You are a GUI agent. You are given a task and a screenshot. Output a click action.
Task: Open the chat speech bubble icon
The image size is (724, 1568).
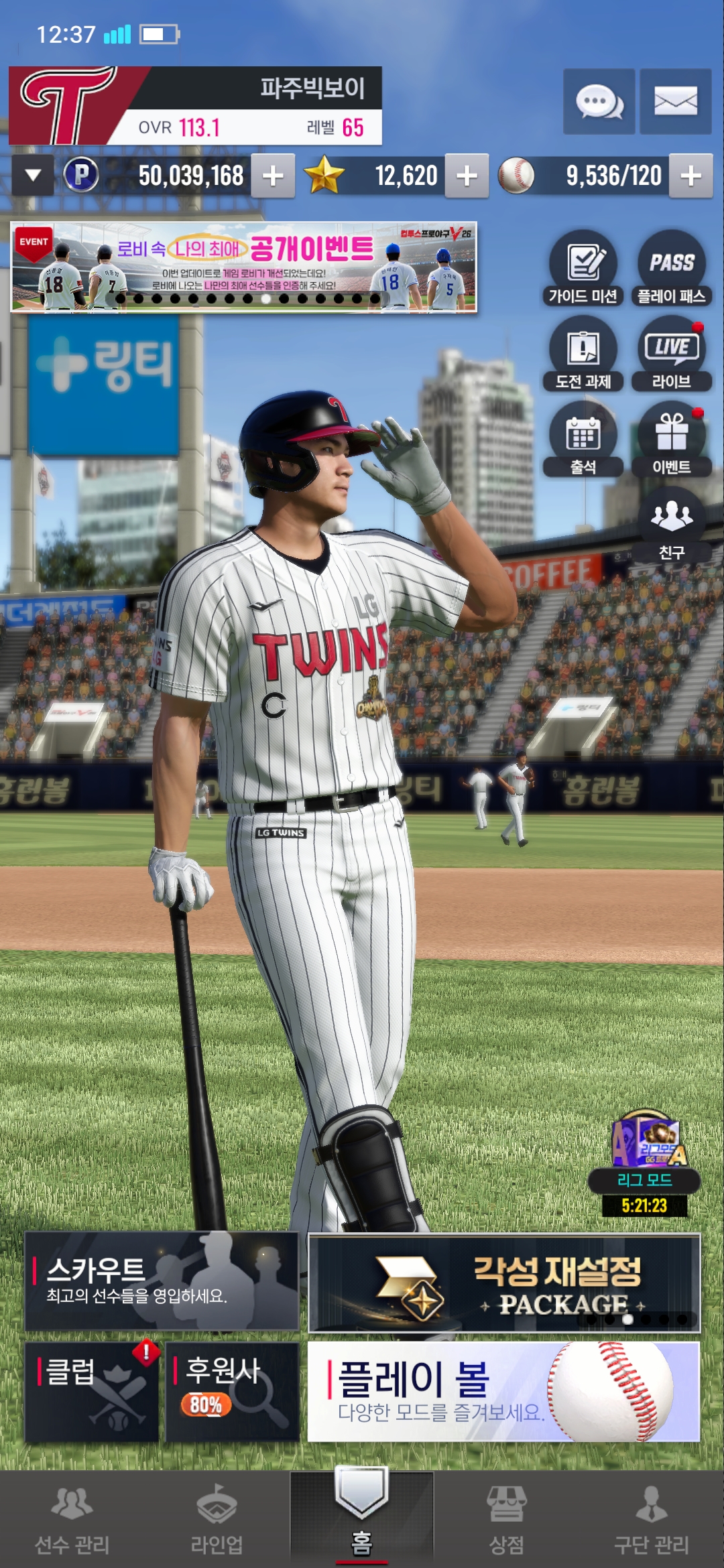tap(599, 102)
